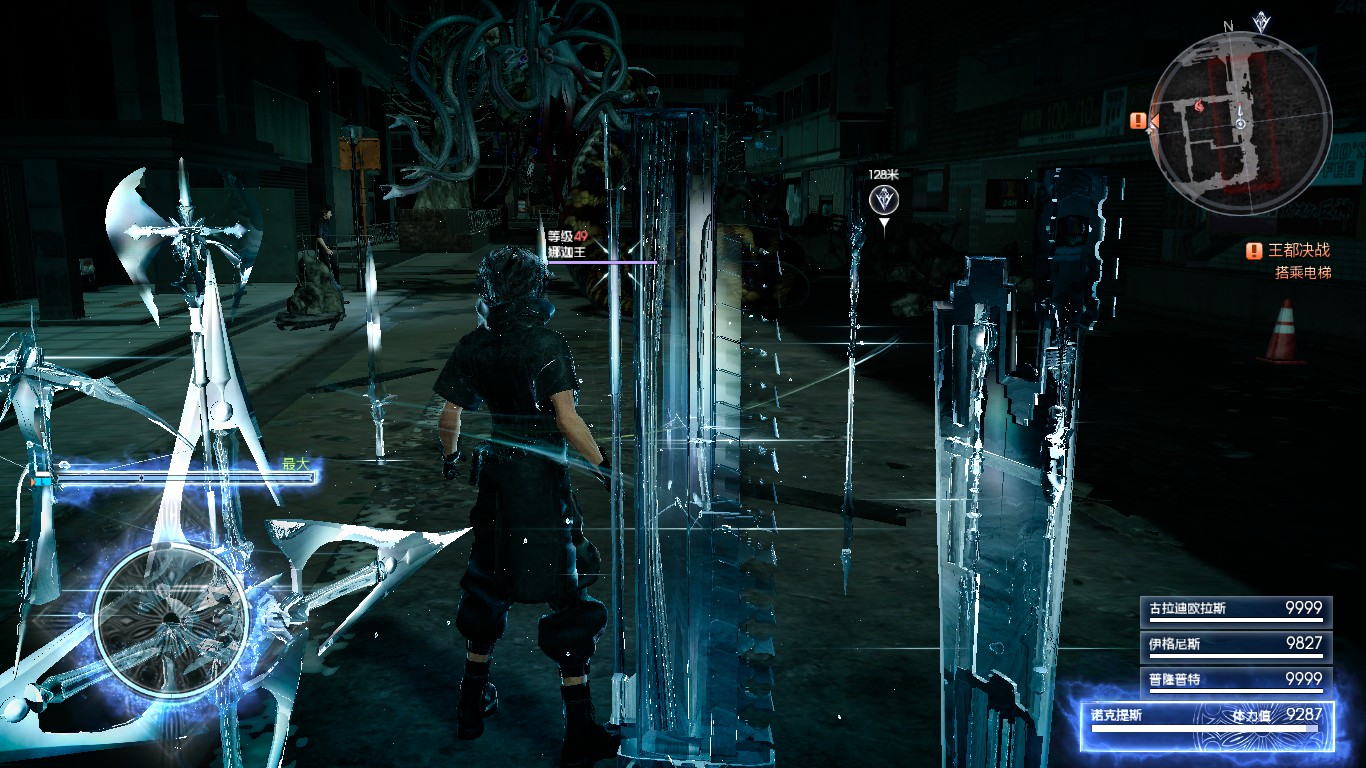
Task: Click the orange quest exclamation icon beside minimap
Action: [1137, 120]
